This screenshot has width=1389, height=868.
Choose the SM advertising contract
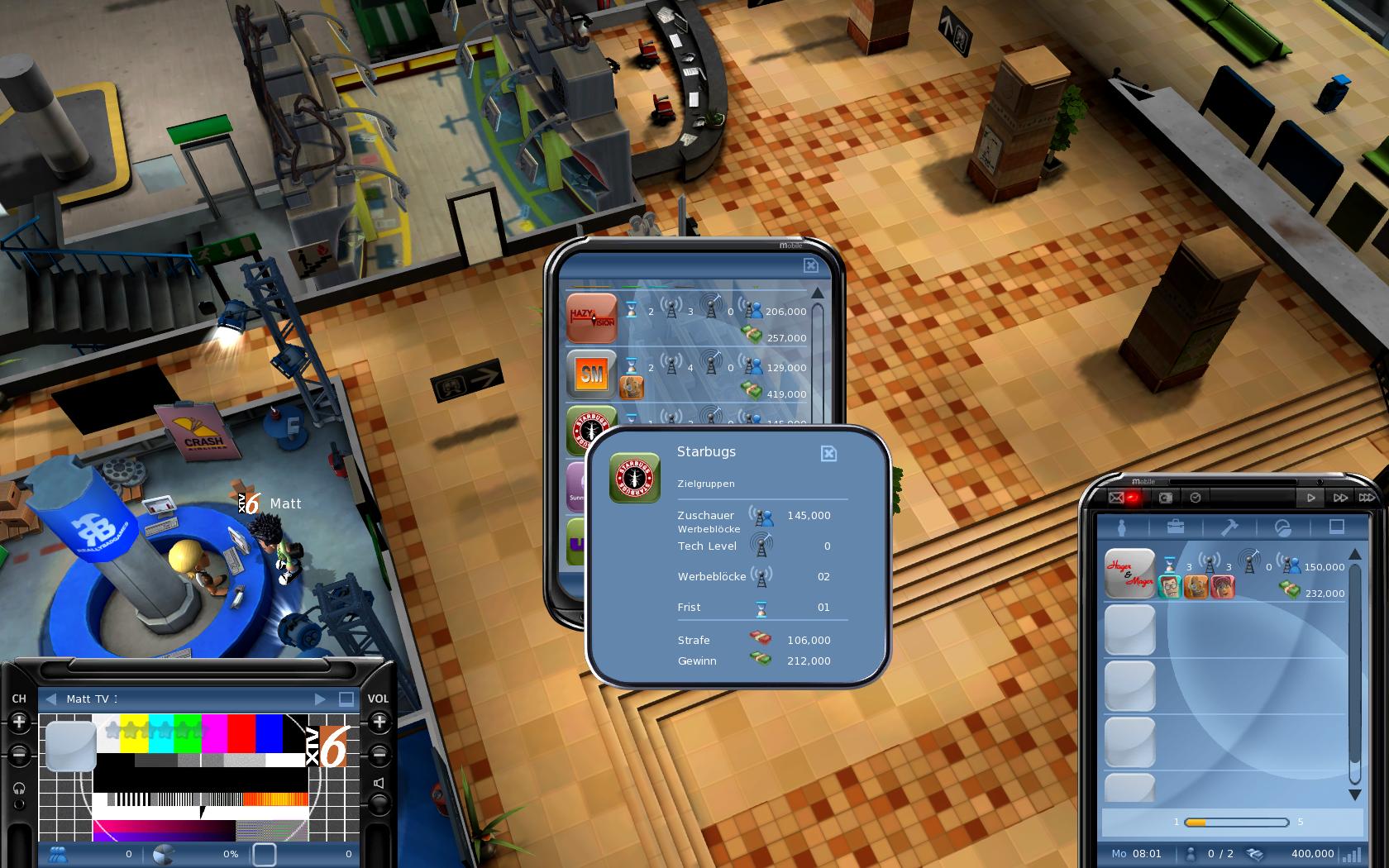tap(592, 374)
